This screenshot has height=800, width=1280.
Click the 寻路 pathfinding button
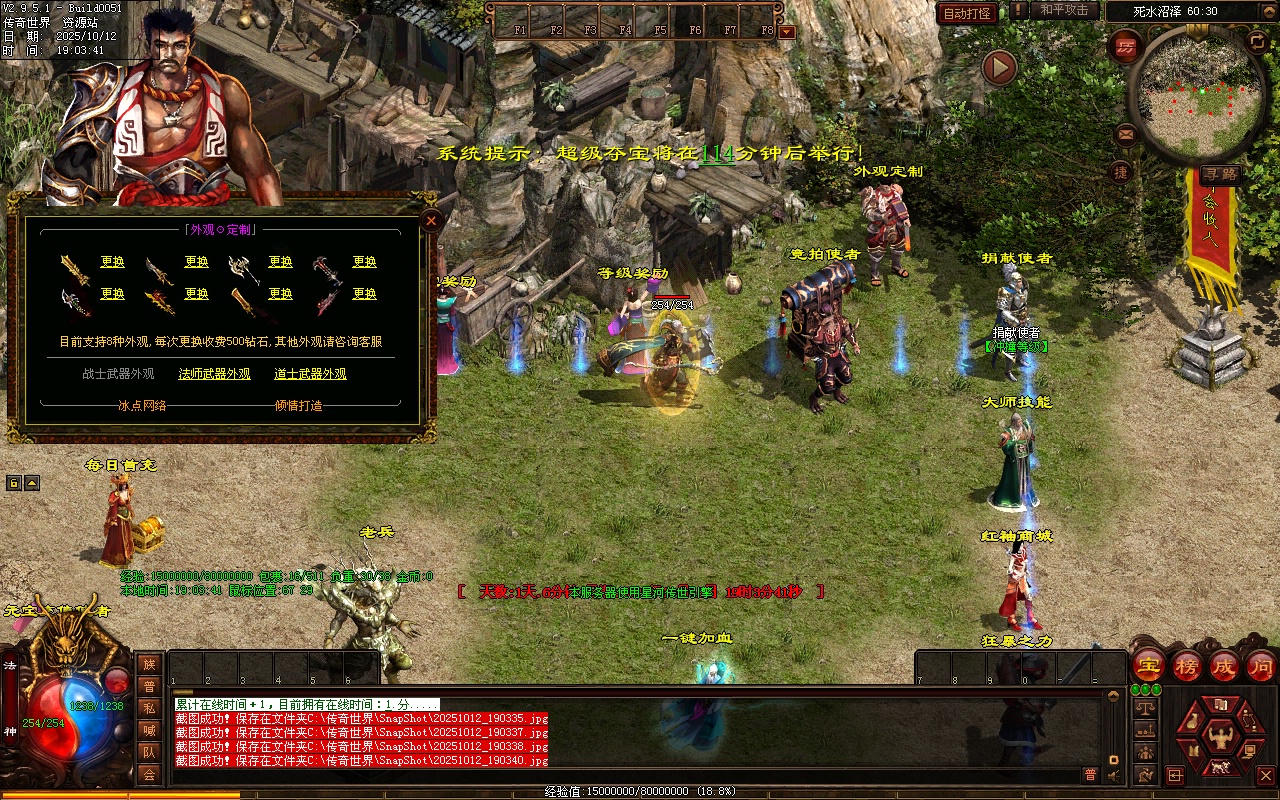[x=1219, y=174]
